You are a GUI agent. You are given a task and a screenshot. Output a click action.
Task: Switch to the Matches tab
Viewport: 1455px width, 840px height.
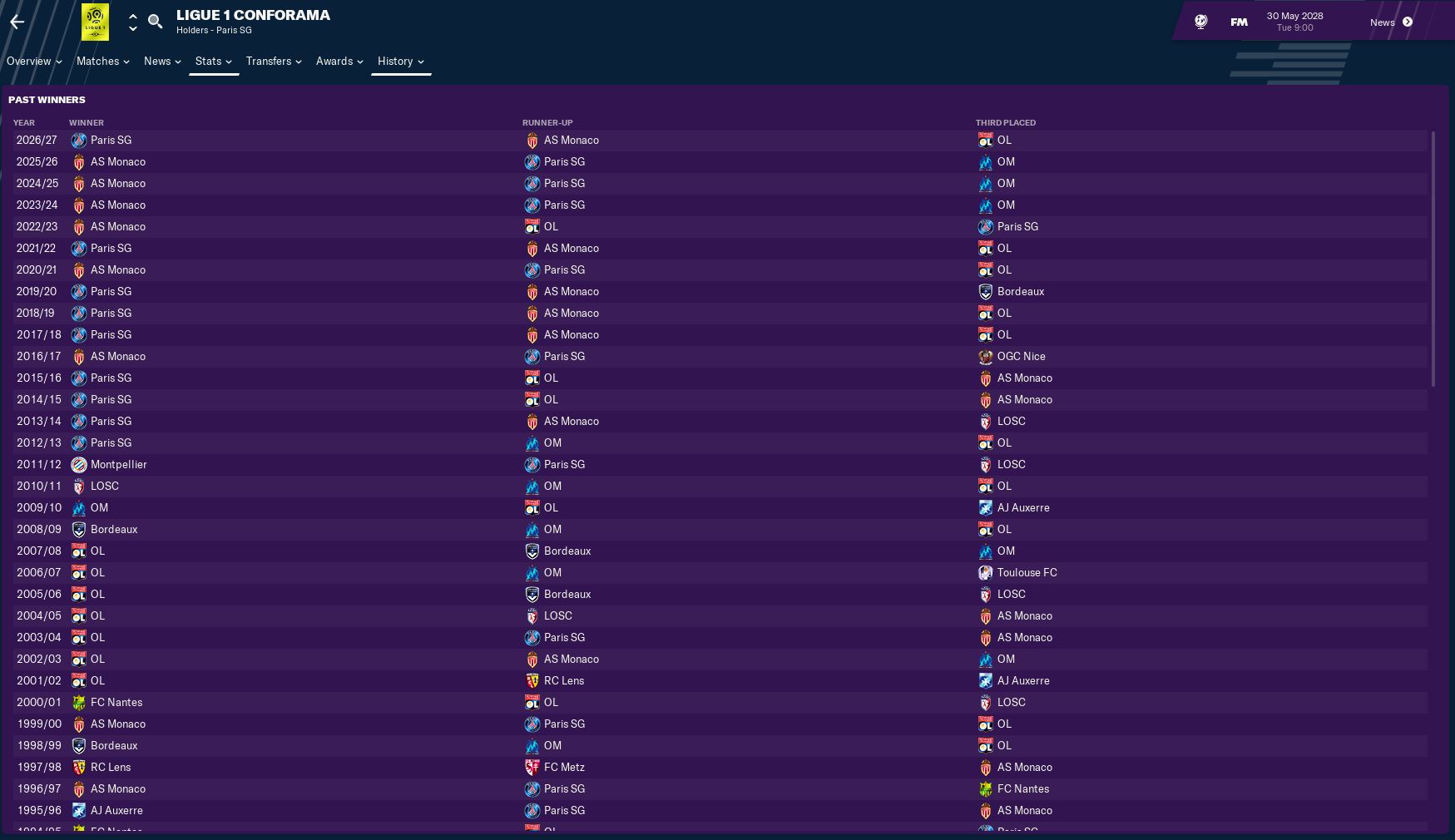98,61
